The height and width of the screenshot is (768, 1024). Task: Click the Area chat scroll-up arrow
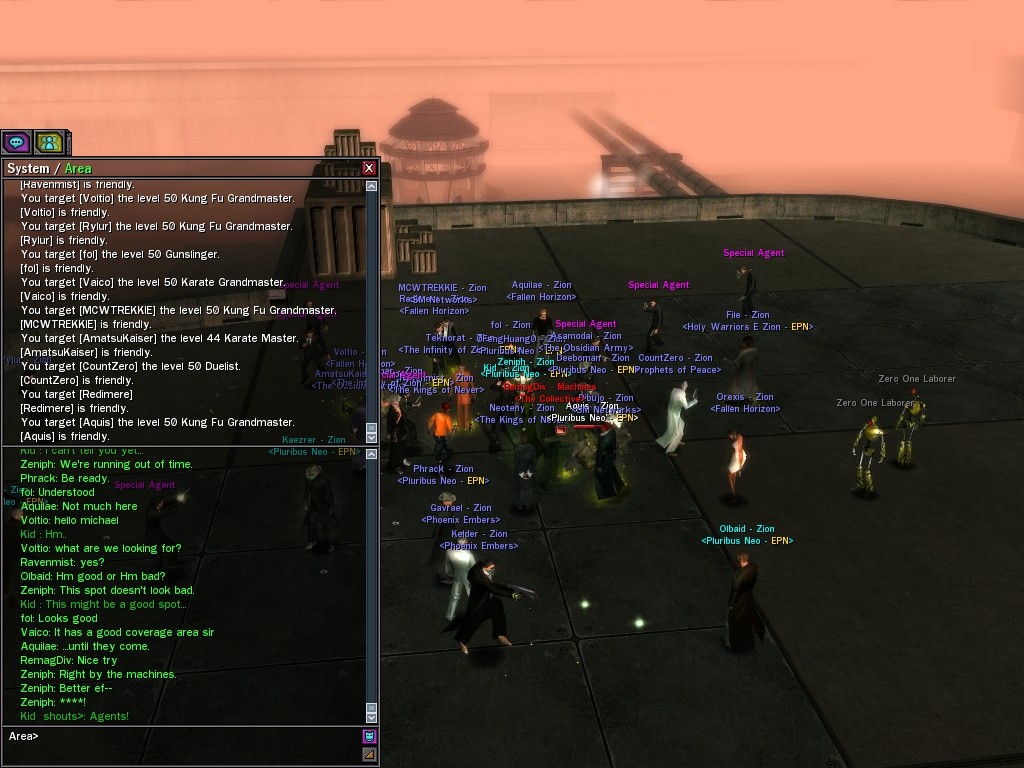372,454
